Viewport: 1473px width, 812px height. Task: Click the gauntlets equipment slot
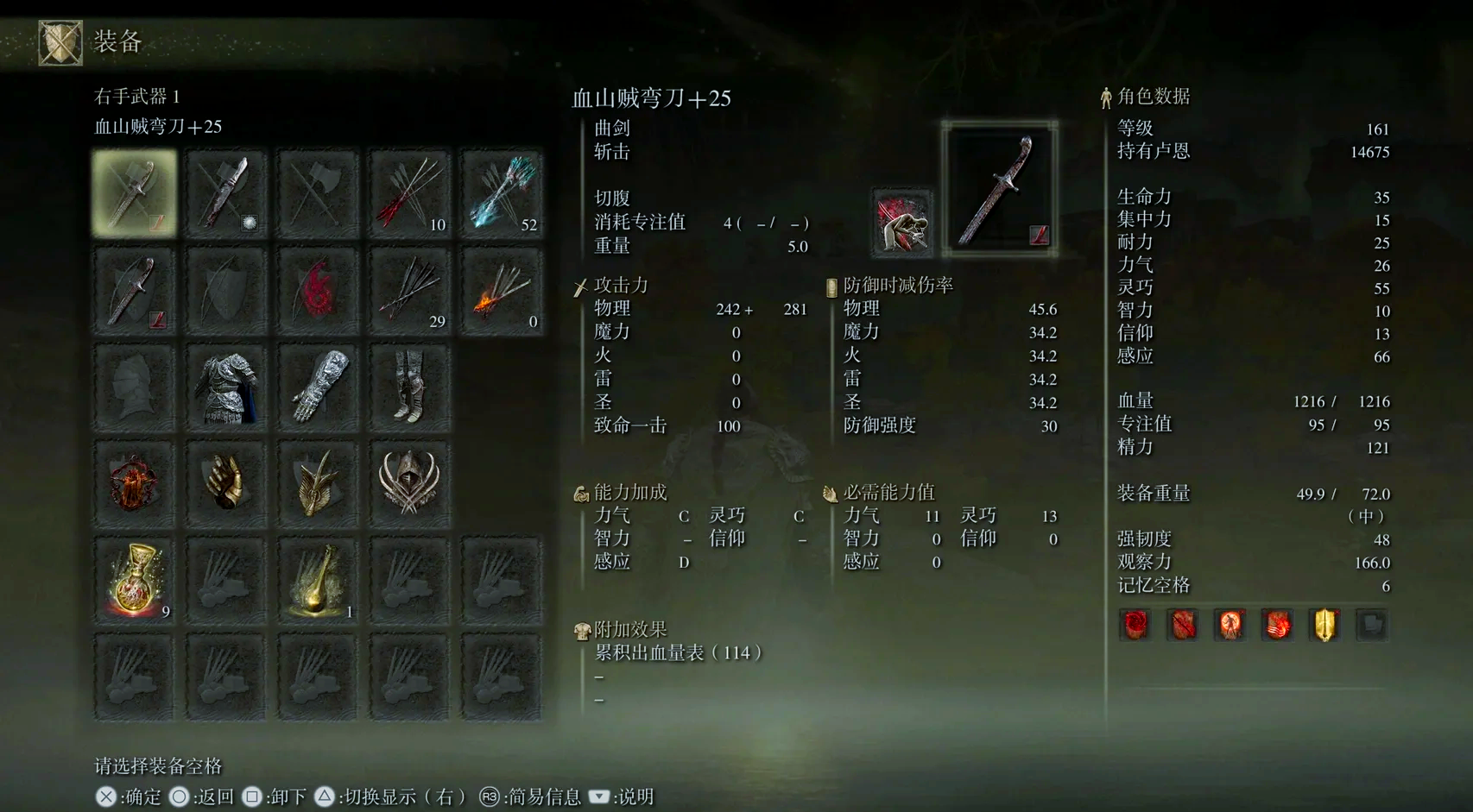(317, 387)
